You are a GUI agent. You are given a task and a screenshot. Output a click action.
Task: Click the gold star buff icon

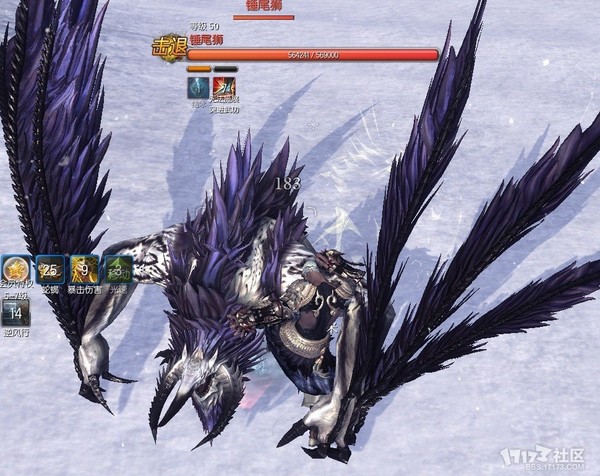point(15,270)
